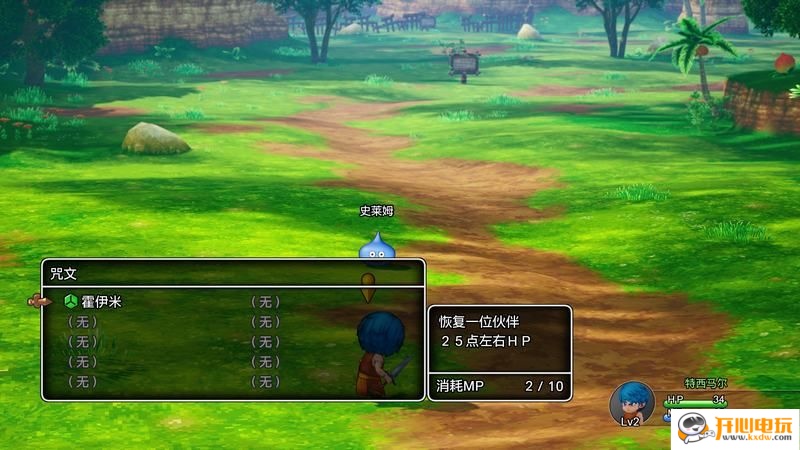800x450 pixels.
Task: Select the 霍伊米 spell entry
Action: coord(100,301)
